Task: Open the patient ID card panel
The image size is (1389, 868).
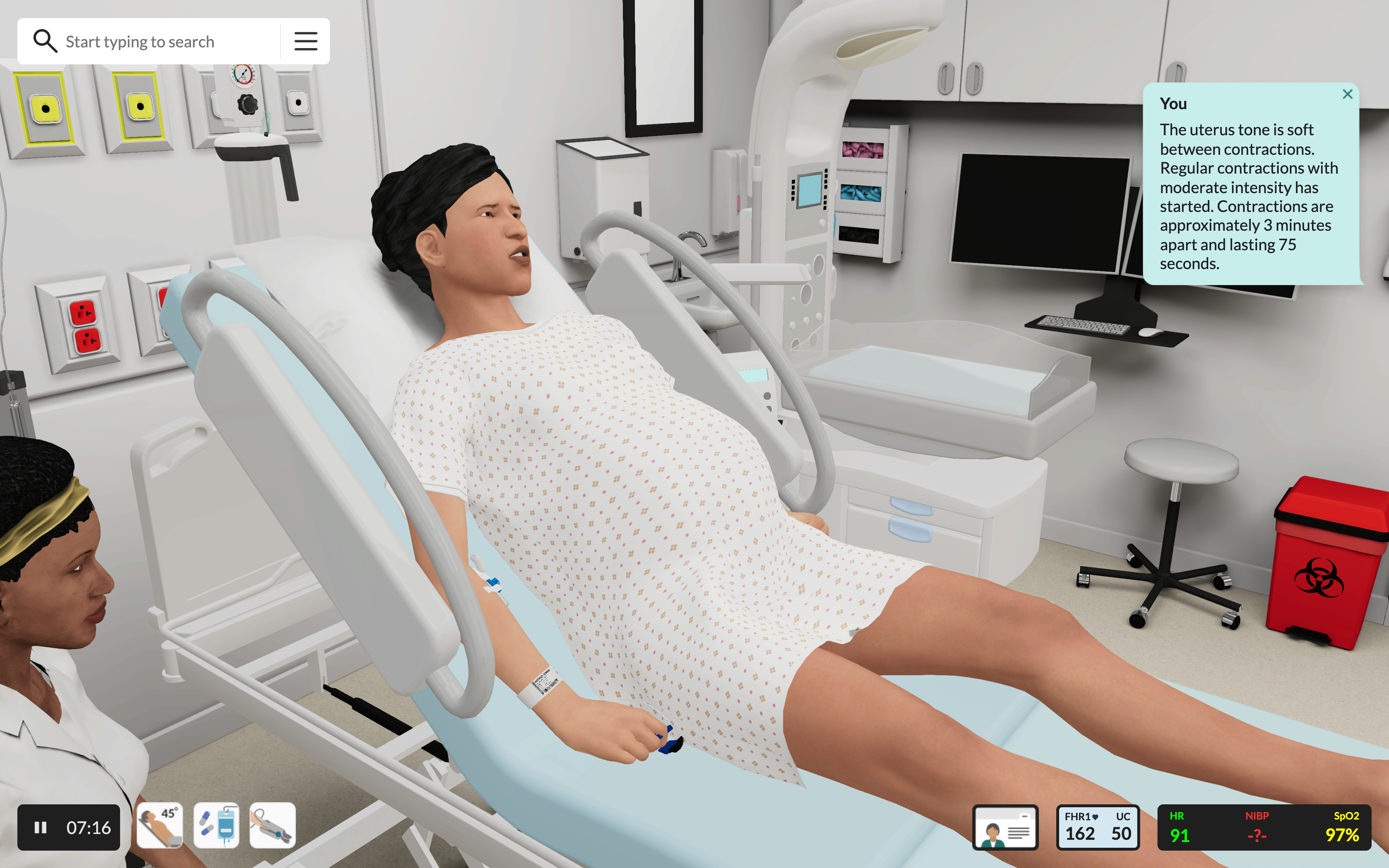Action: click(1006, 827)
